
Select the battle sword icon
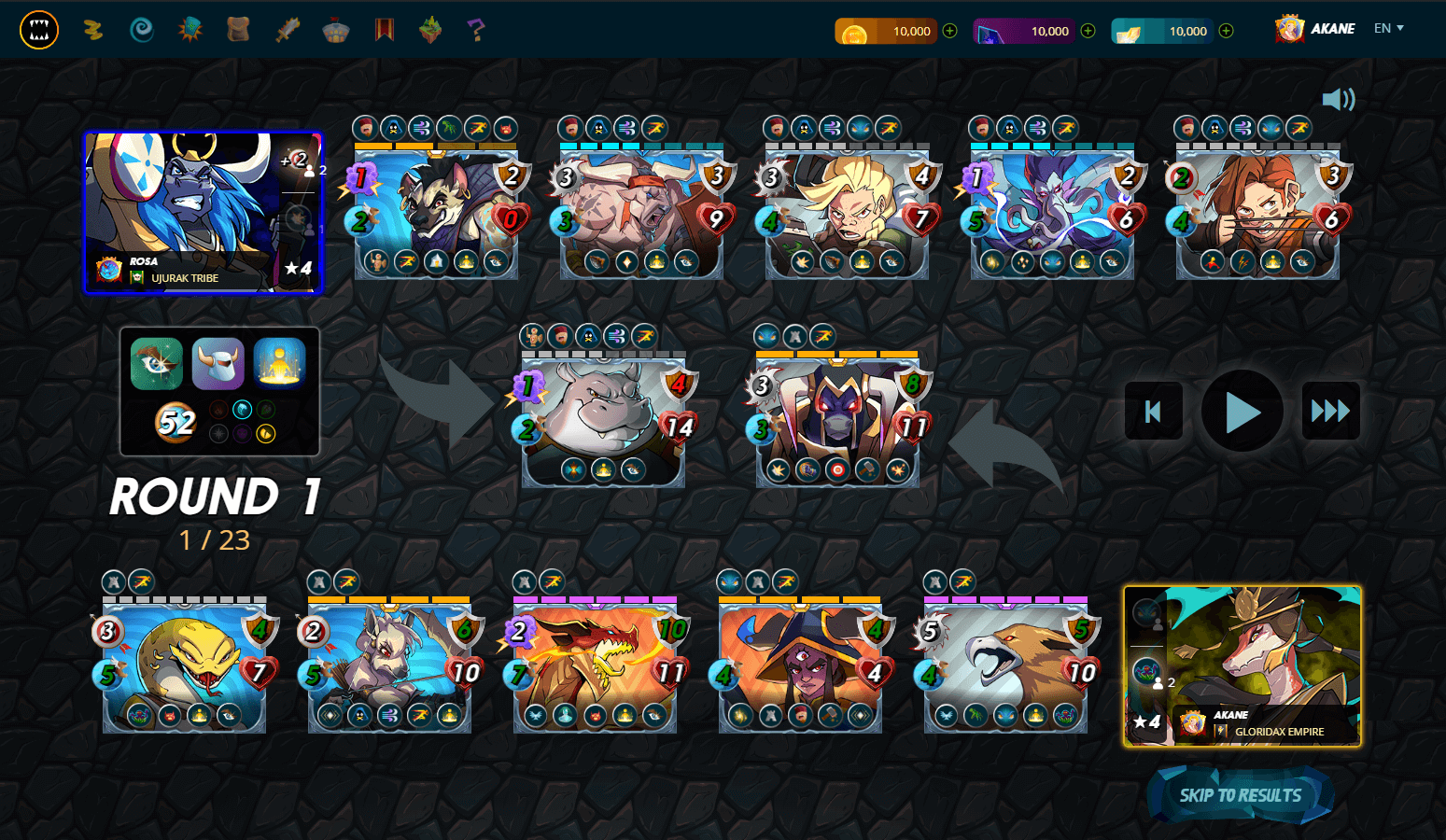[286, 29]
